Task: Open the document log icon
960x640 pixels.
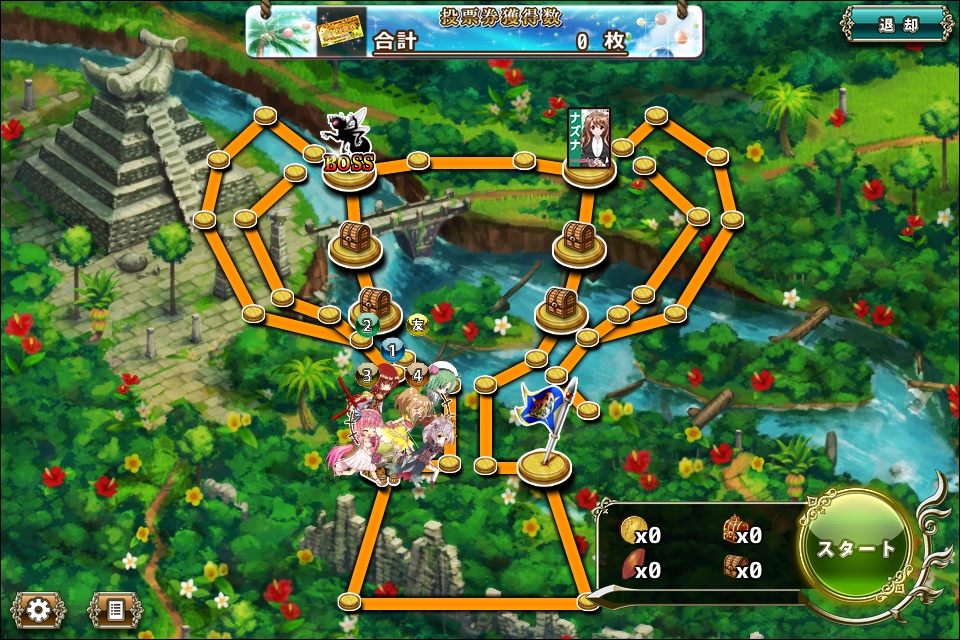Action: 114,609
